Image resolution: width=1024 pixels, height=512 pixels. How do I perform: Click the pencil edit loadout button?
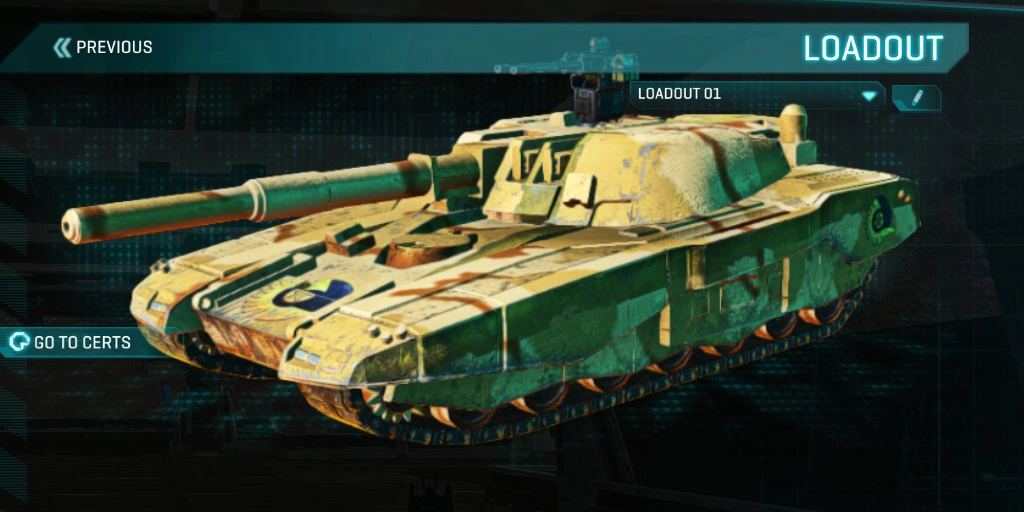coord(916,97)
